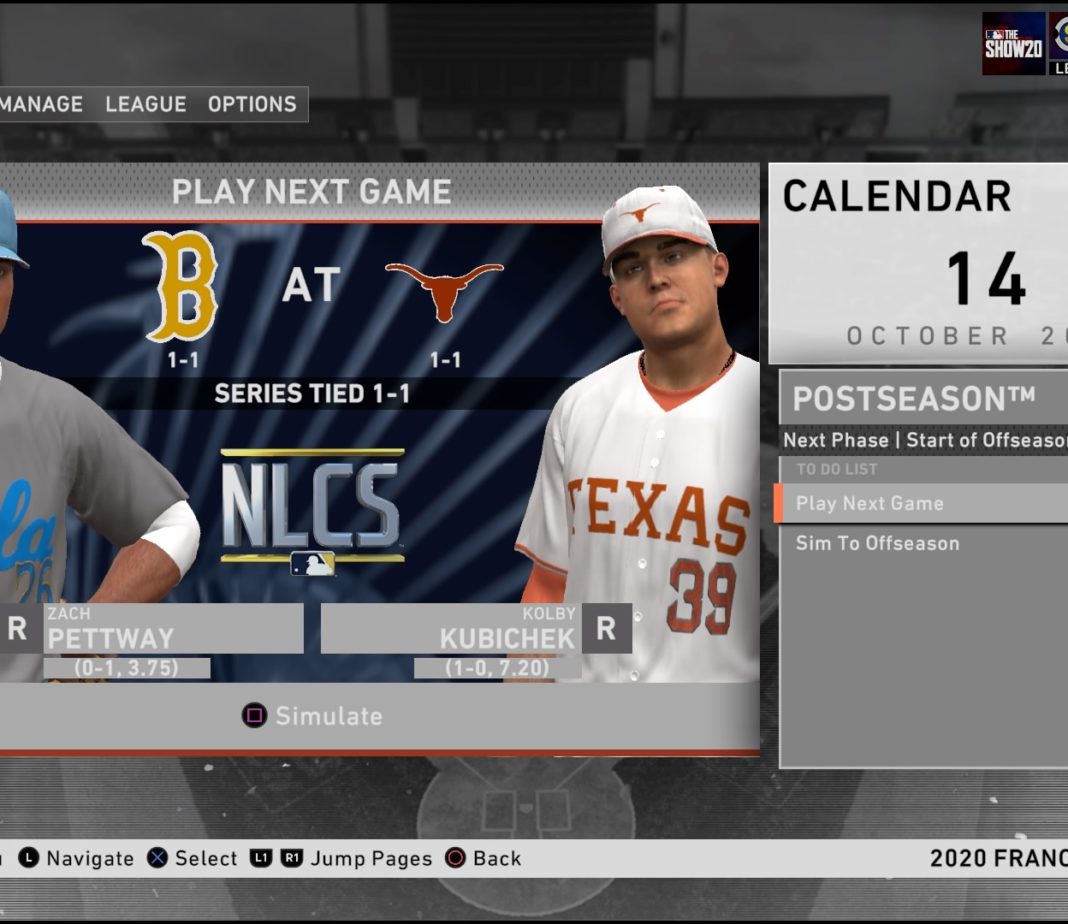Image resolution: width=1068 pixels, height=924 pixels.
Task: Choose Sim To Offseason
Action: tap(878, 543)
